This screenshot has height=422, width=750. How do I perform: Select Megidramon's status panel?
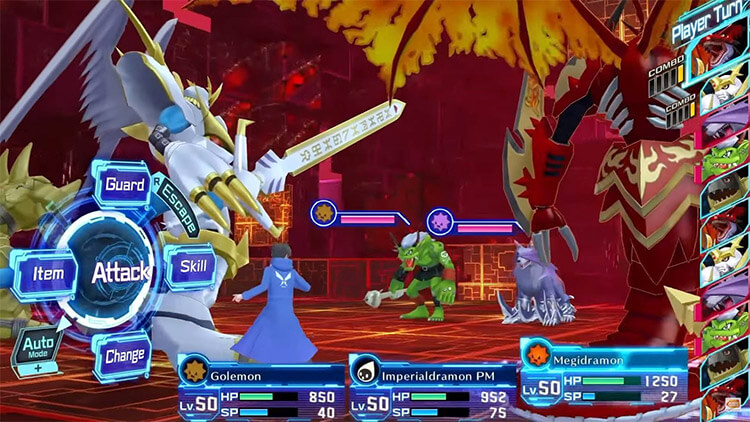(x=602, y=375)
